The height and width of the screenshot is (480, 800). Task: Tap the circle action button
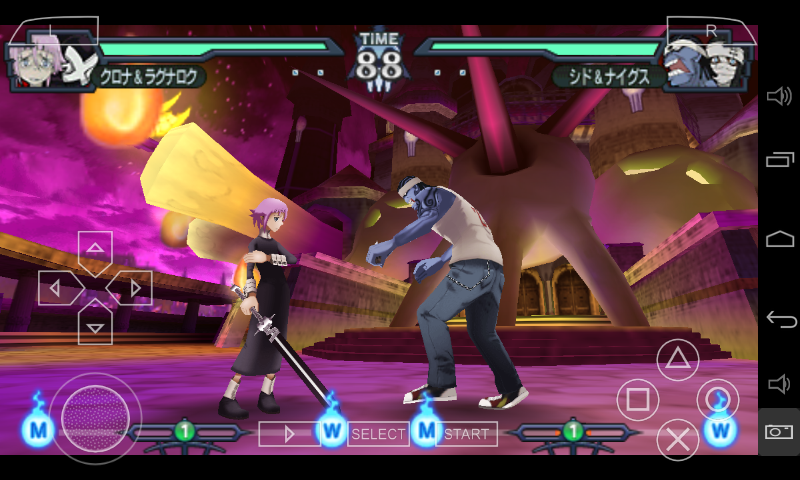tap(717, 399)
